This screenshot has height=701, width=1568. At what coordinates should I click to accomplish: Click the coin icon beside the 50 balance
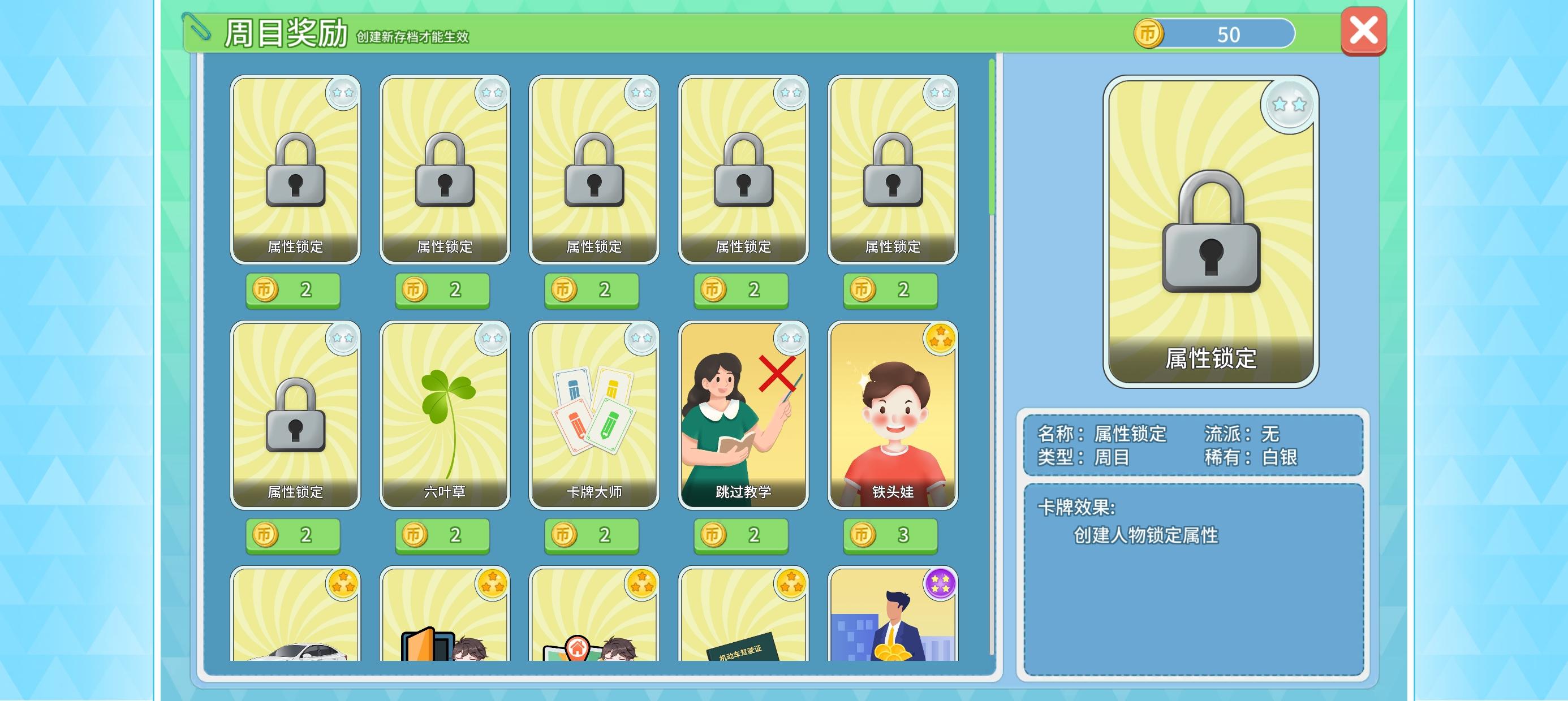point(1152,34)
